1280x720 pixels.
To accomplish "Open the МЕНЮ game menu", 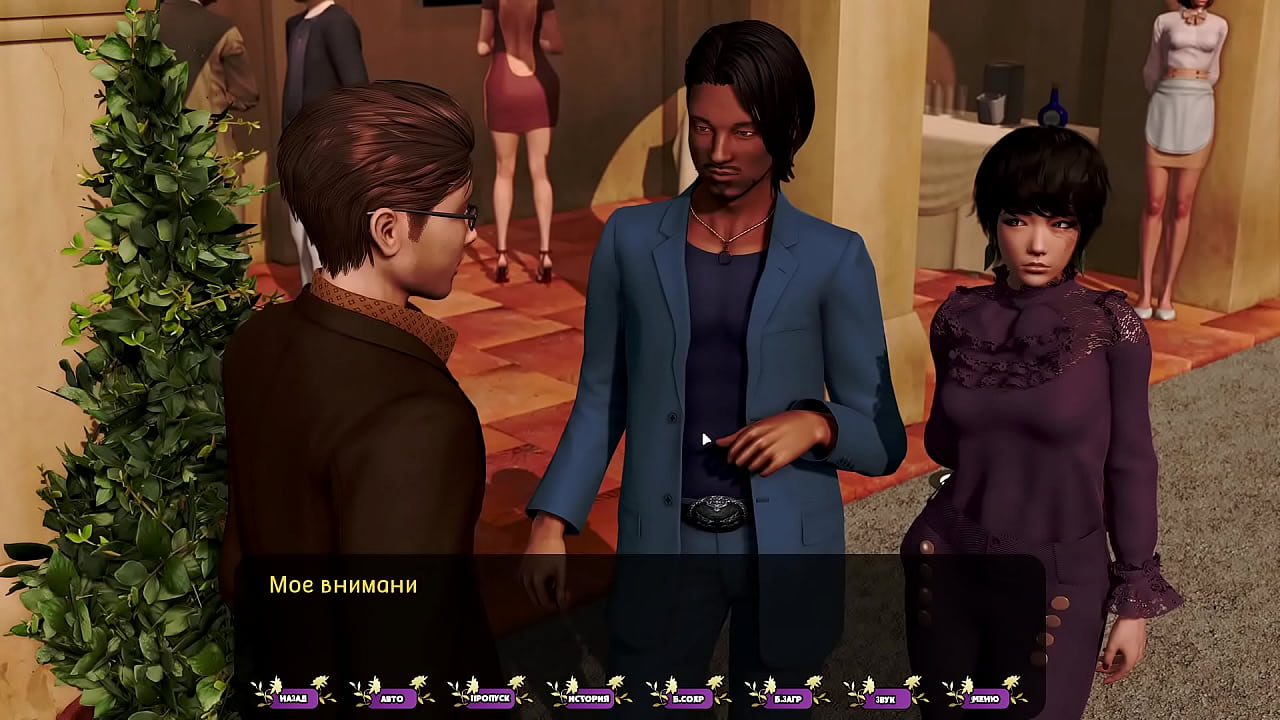I will click(x=986, y=698).
